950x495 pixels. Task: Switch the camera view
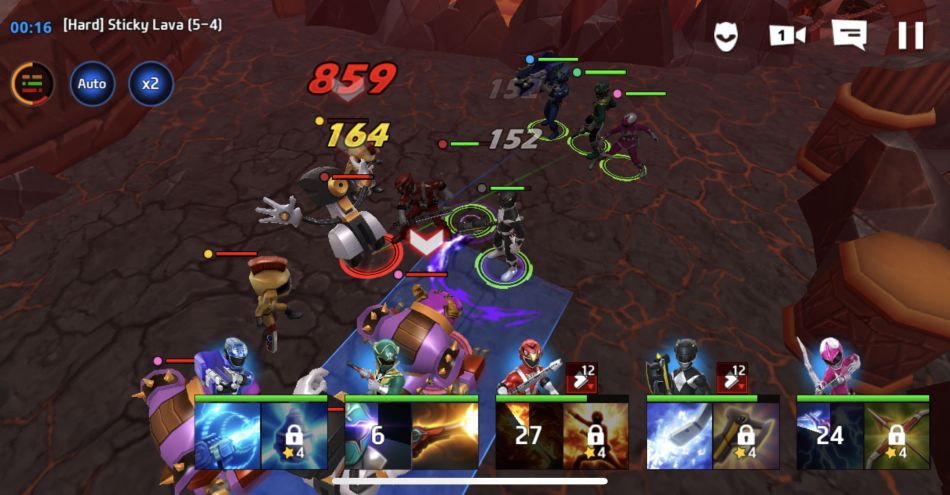click(x=787, y=36)
